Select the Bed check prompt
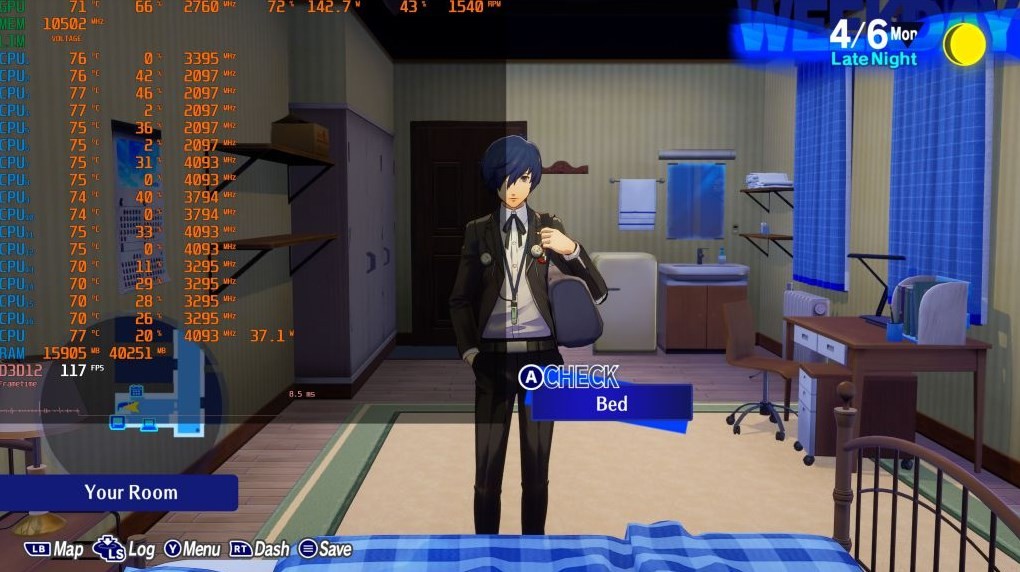1020x572 pixels. [x=611, y=403]
